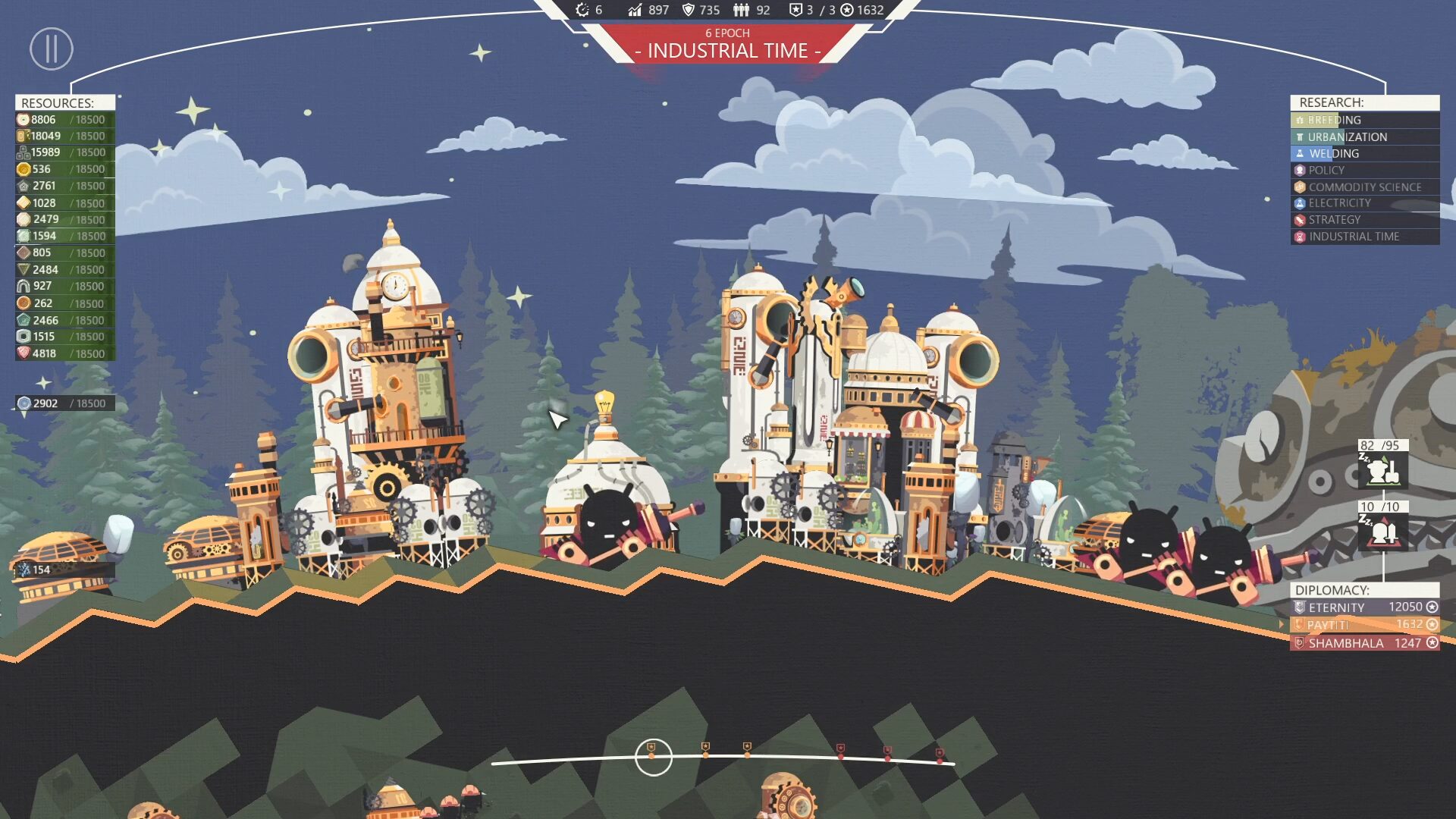Image resolution: width=1456 pixels, height=819 pixels.
Task: Select the circled marker on the bottom timeline
Action: click(653, 756)
